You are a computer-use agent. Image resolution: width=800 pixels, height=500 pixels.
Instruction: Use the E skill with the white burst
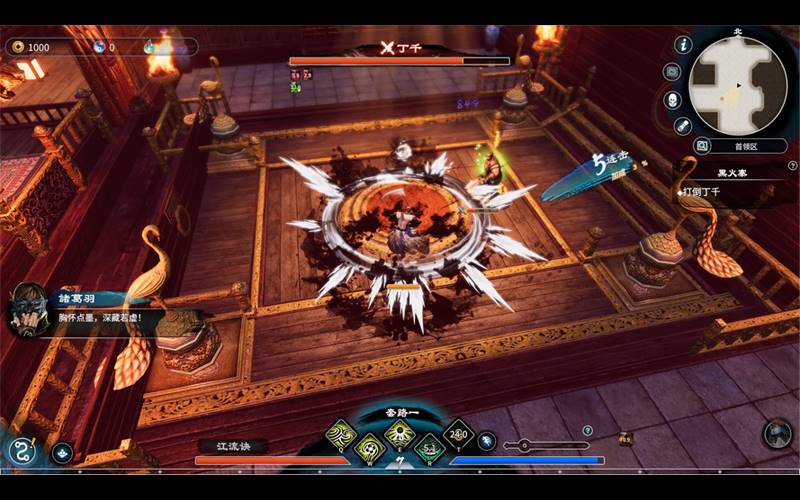point(400,435)
